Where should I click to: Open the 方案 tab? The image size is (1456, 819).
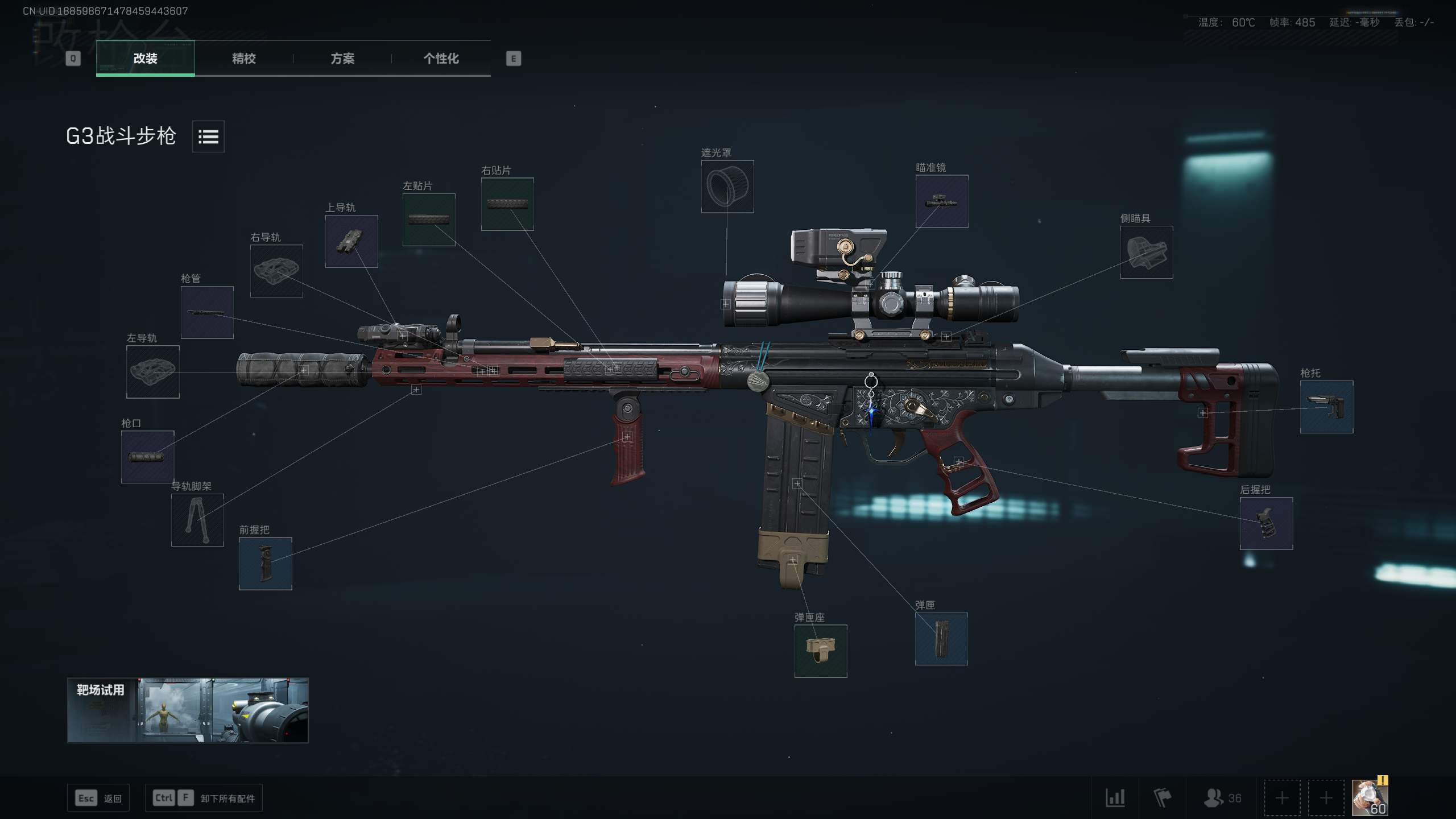tap(342, 59)
